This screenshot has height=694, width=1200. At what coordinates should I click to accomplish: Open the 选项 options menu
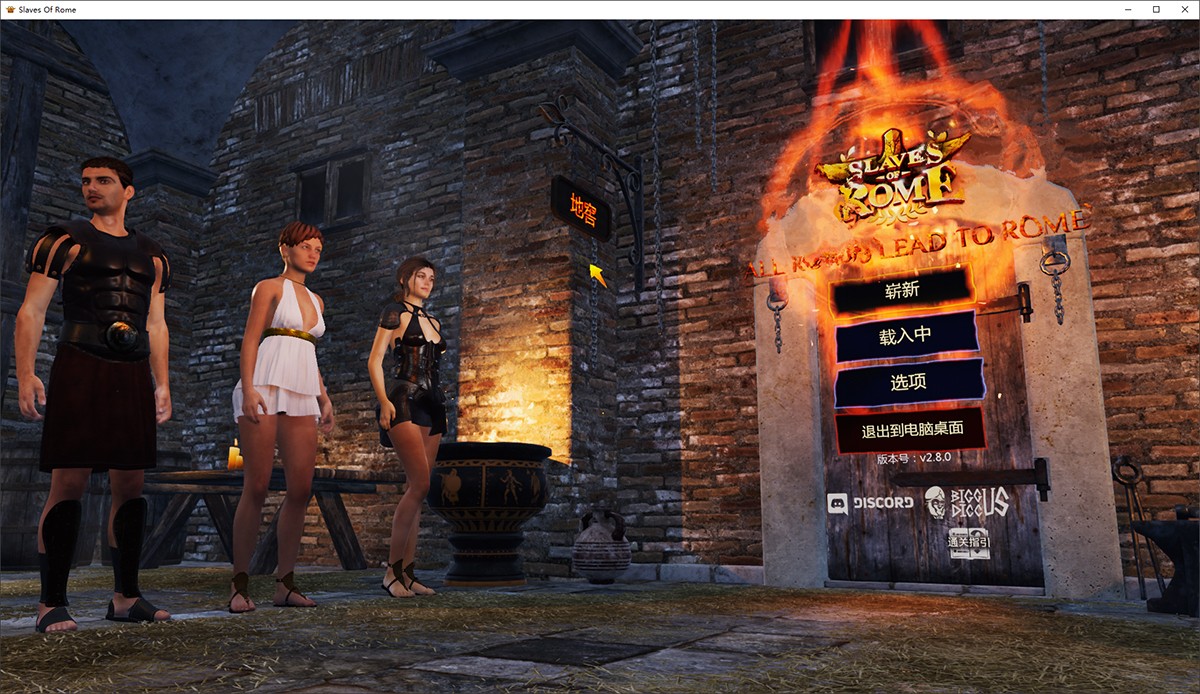coord(908,382)
